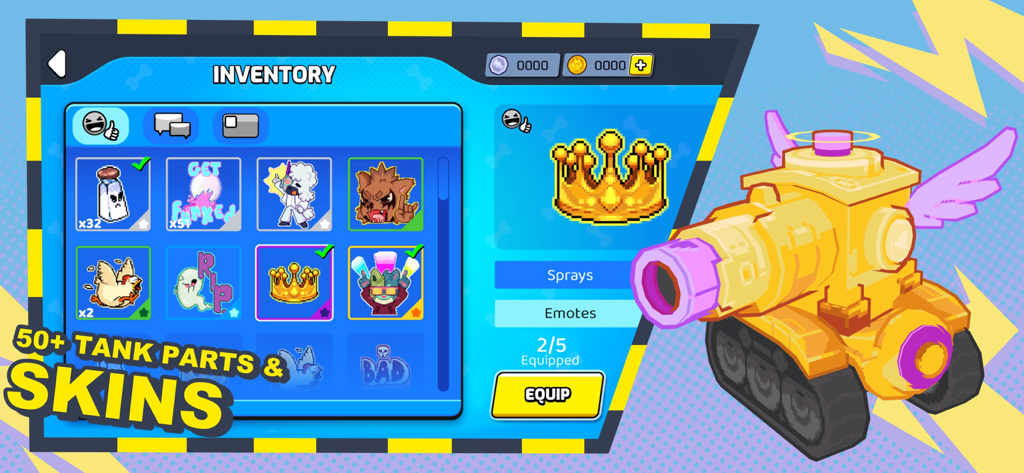Select the BAD skull spray
This screenshot has height=473, width=1024.
(385, 367)
